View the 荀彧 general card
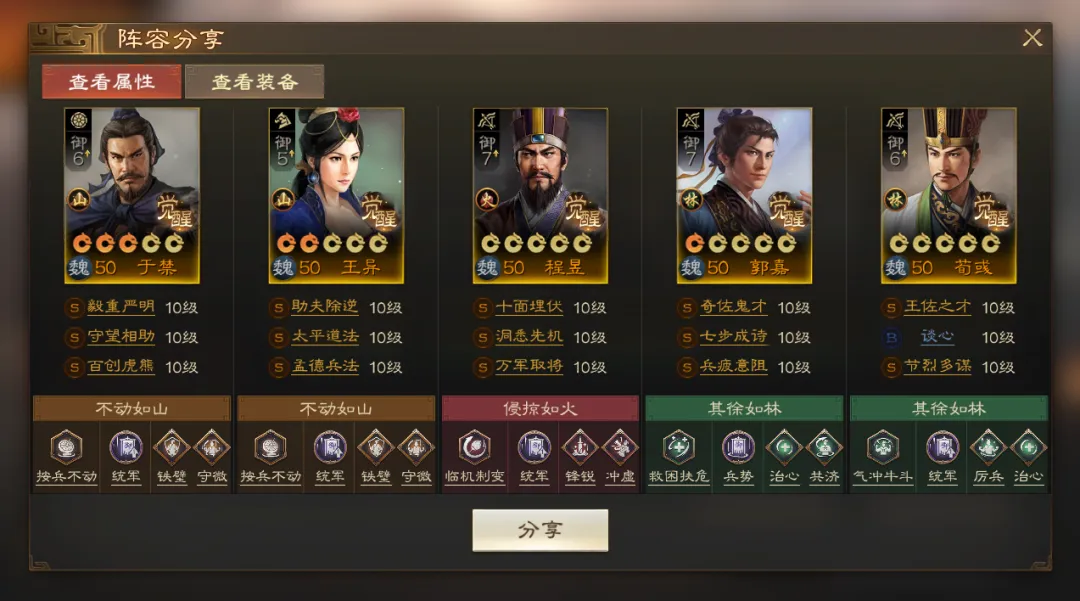 coord(948,195)
